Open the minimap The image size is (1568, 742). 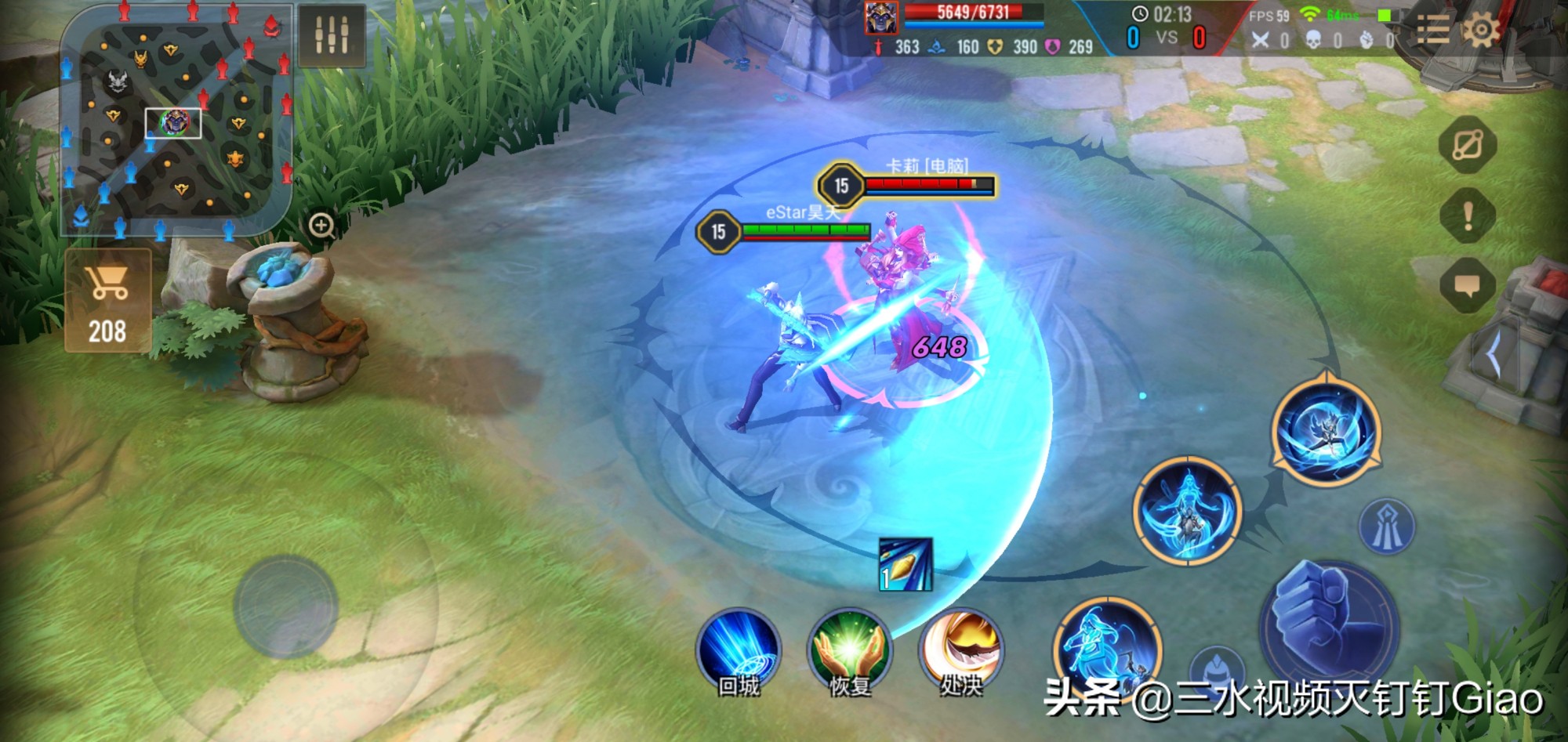click(x=176, y=121)
